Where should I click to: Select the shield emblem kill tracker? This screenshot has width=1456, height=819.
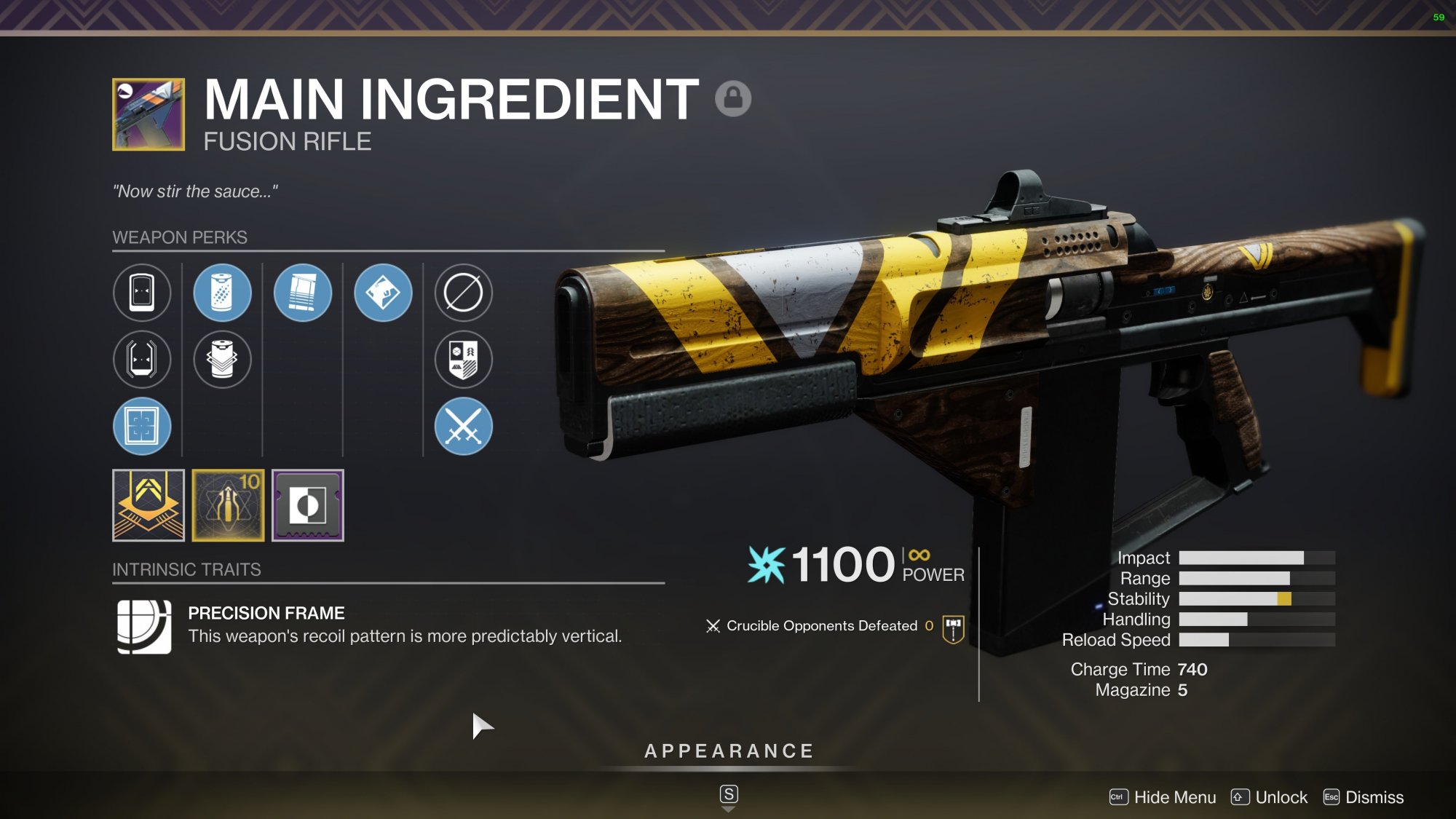[x=463, y=360]
